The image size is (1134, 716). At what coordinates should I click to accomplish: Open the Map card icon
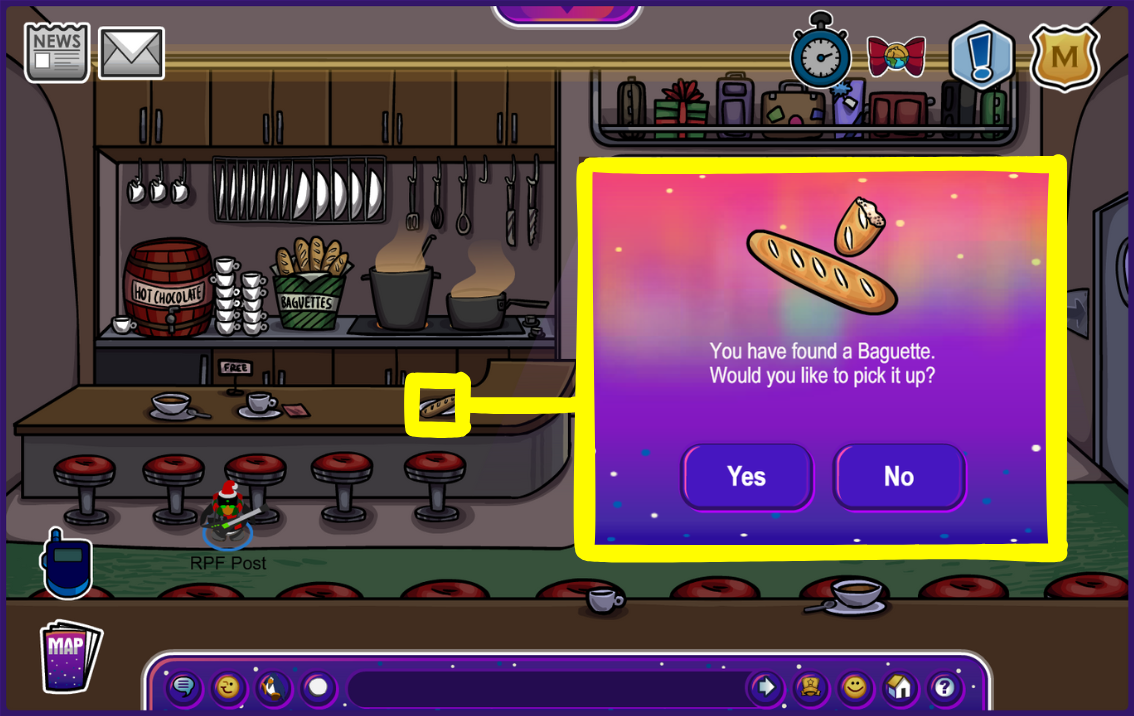(70, 656)
